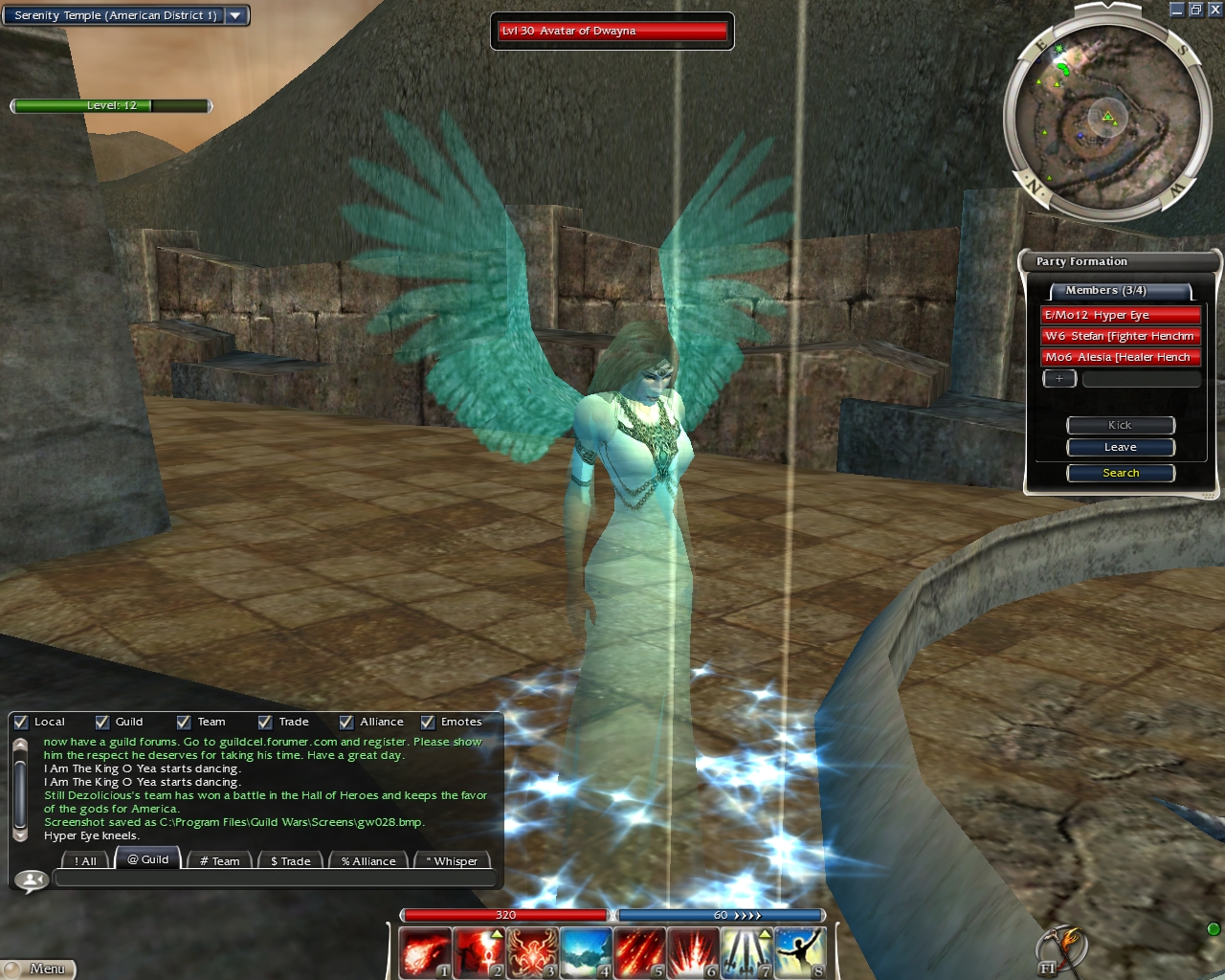
Task: Select the Whisper chat channel tab
Action: tap(452, 860)
